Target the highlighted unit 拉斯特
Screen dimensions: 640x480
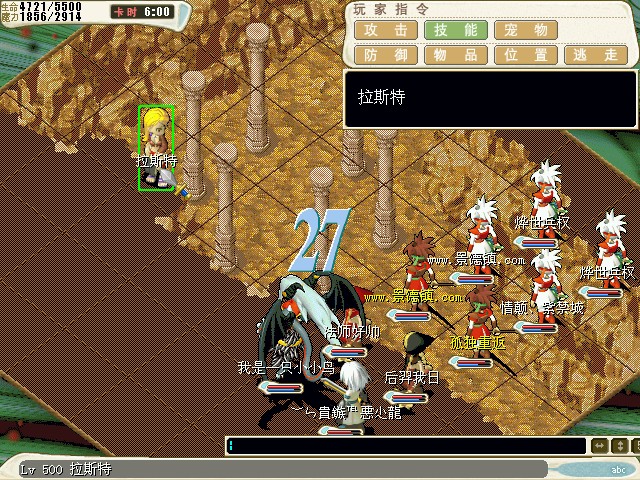156,148
